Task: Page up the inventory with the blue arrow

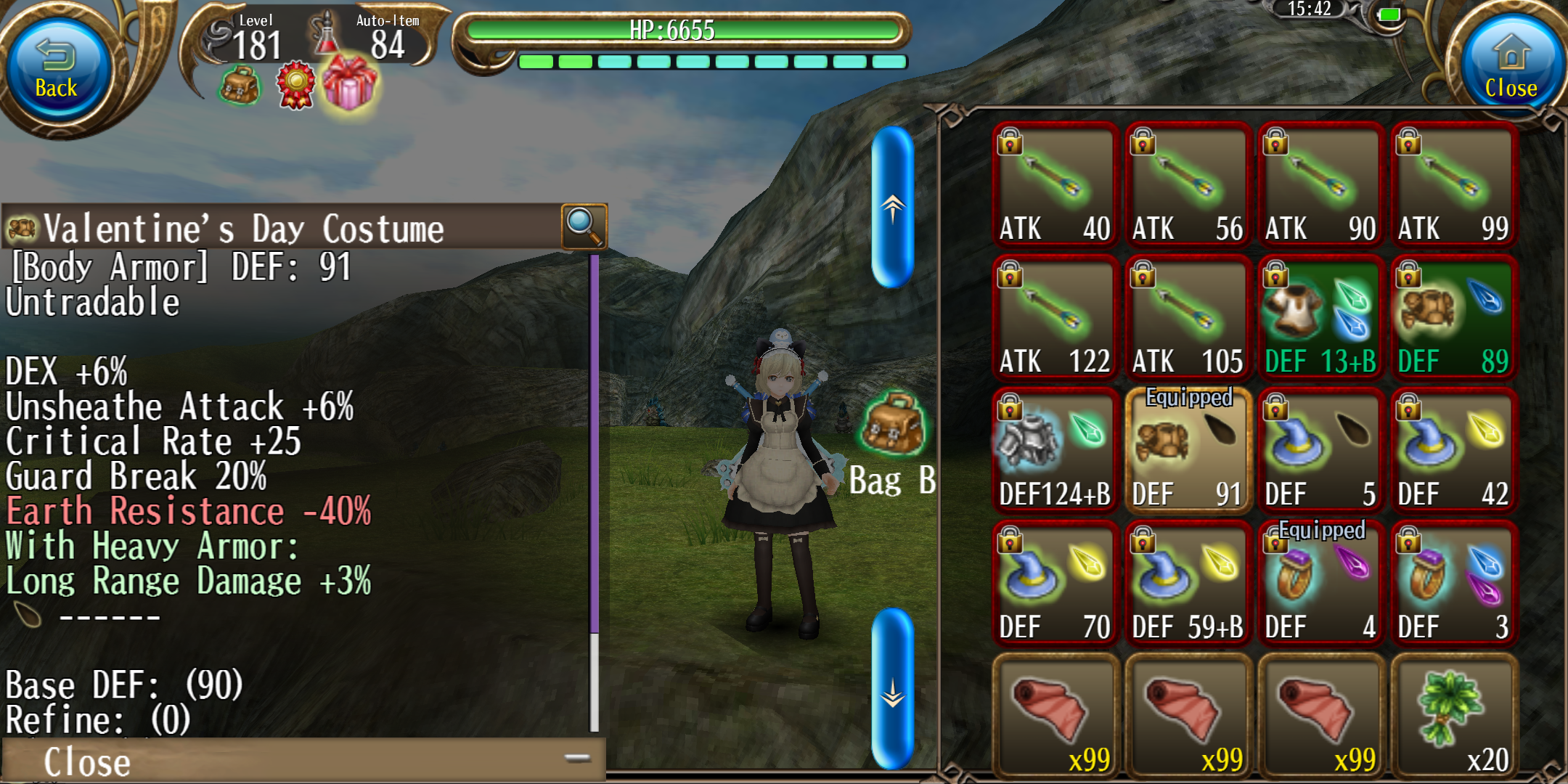Action: coord(892,208)
